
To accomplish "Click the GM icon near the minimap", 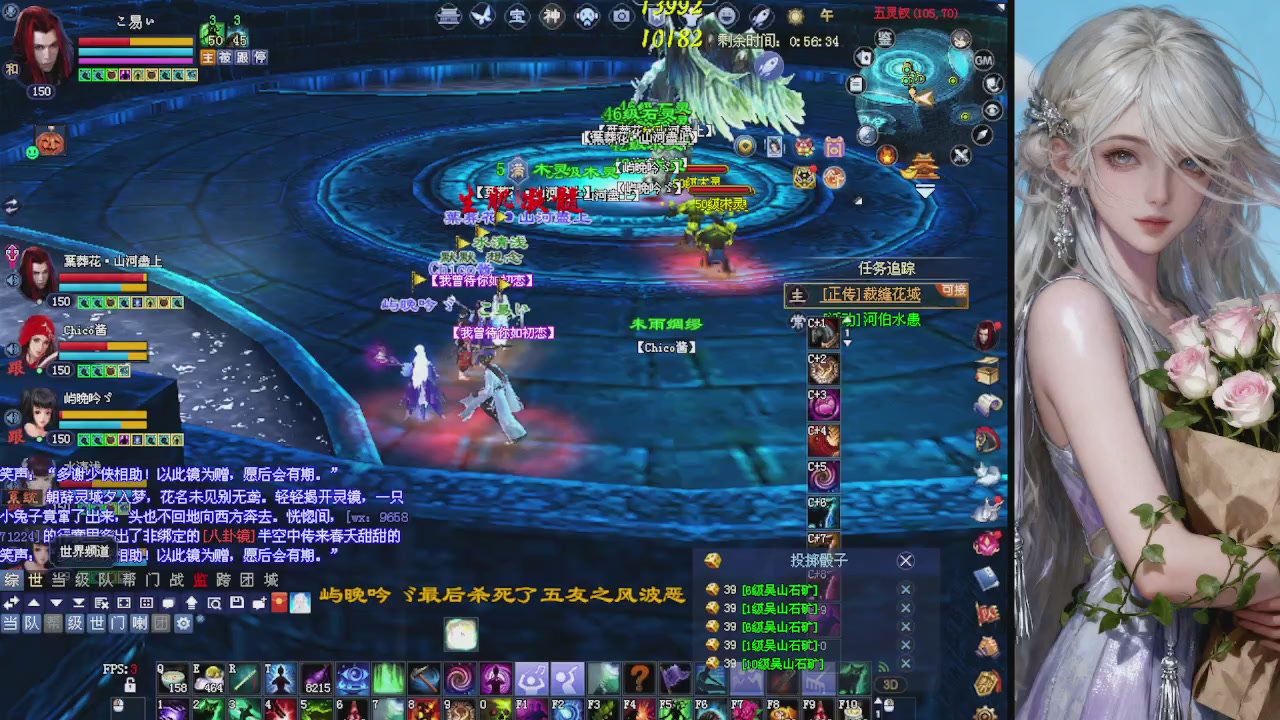I will click(984, 60).
